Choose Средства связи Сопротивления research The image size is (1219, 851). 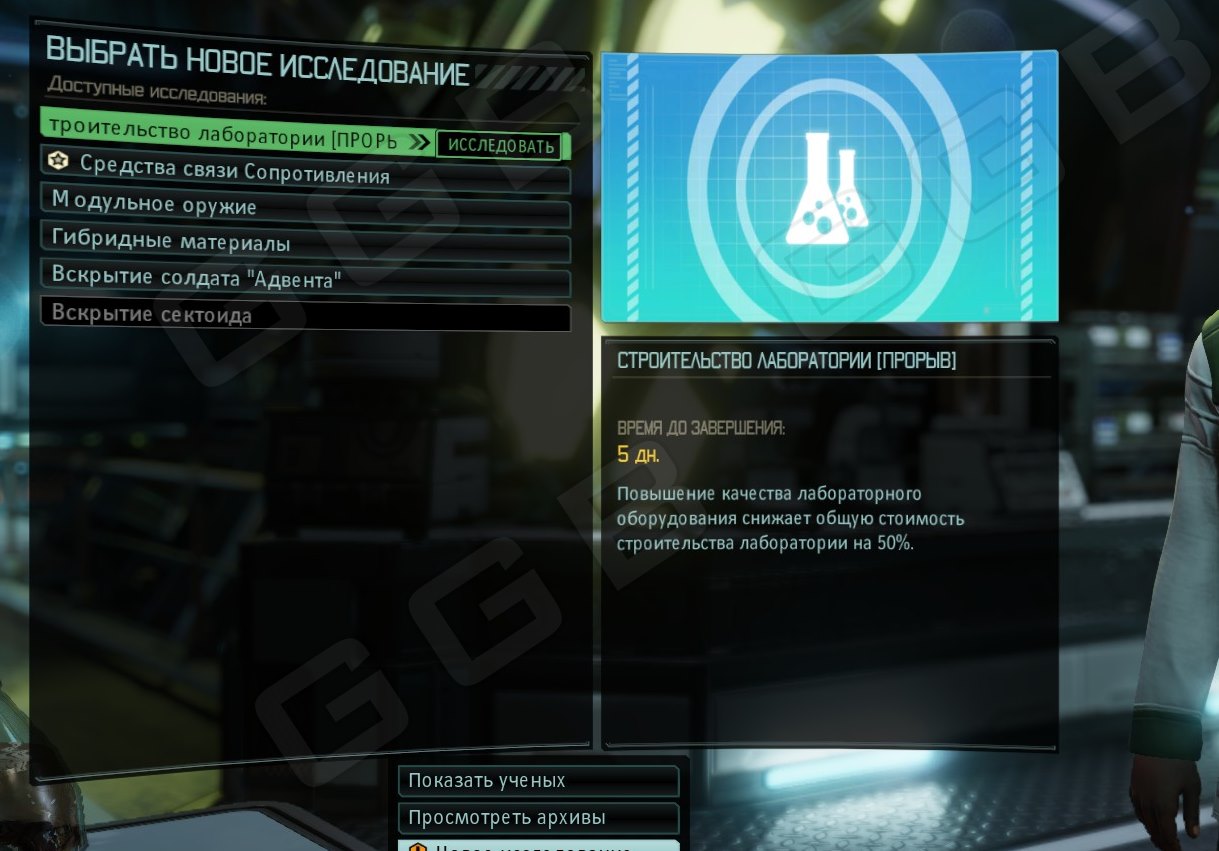point(305,175)
